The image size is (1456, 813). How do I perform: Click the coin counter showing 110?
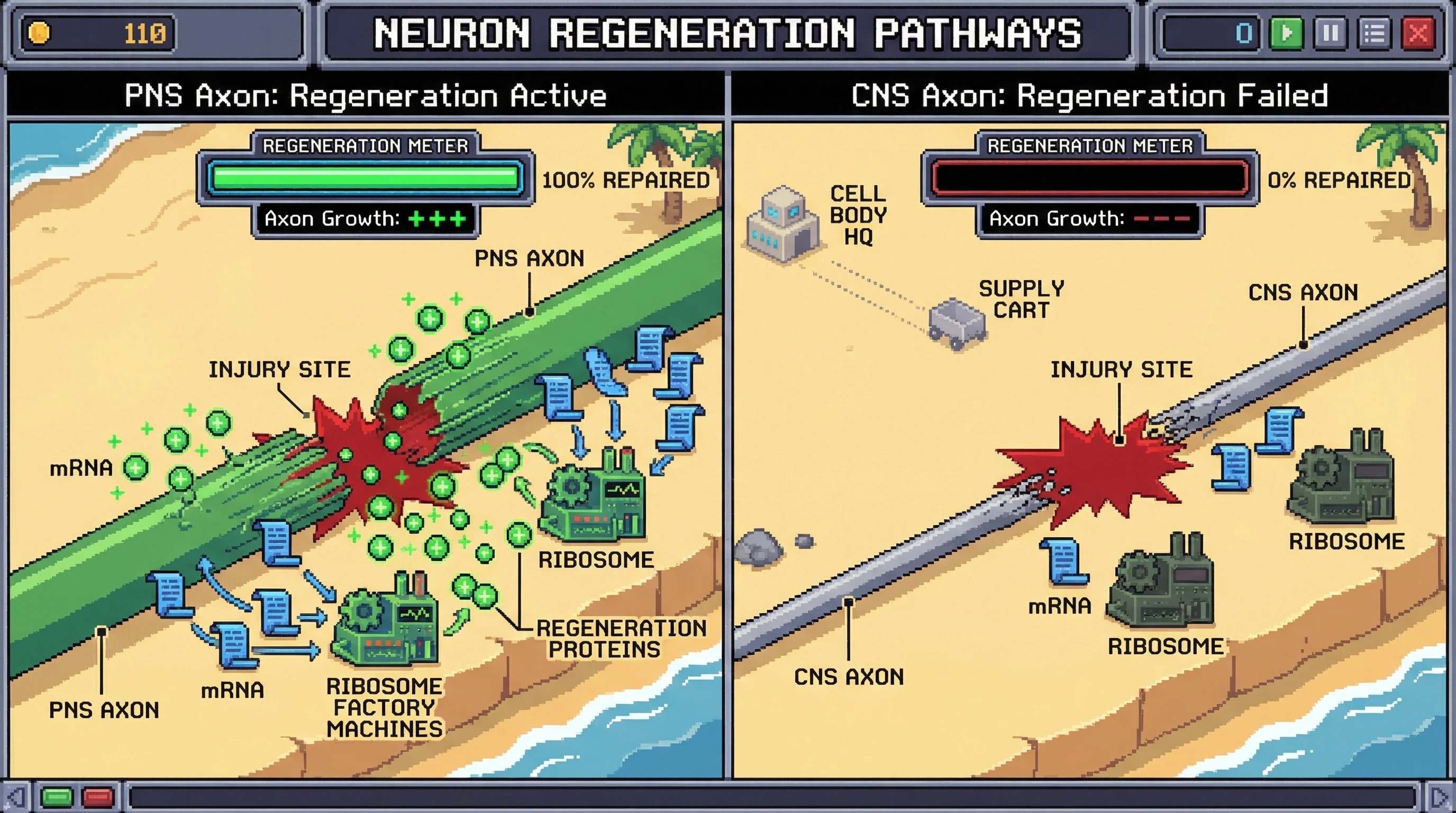point(96,35)
